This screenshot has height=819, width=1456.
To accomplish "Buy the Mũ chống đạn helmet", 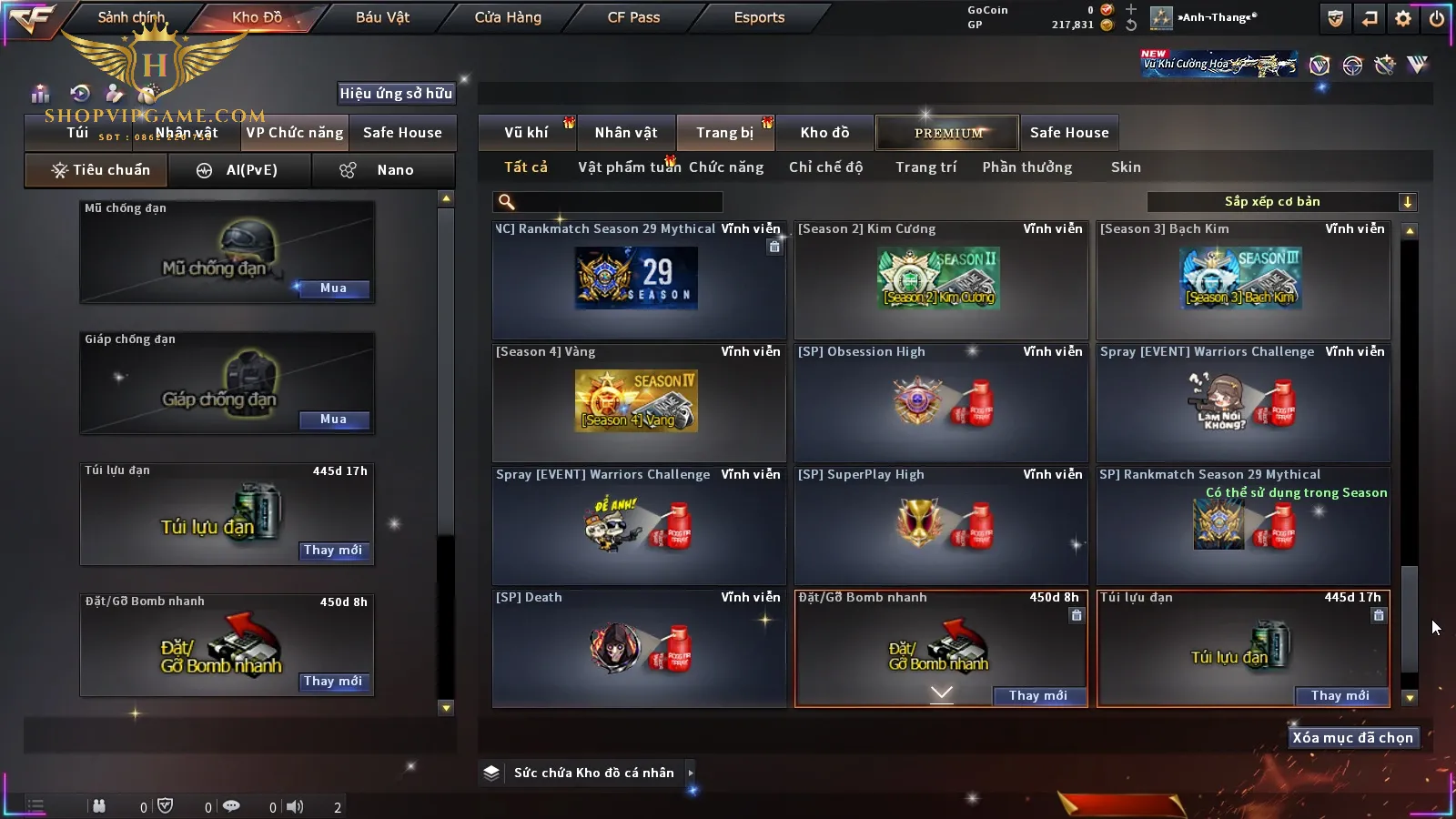I will point(333,288).
